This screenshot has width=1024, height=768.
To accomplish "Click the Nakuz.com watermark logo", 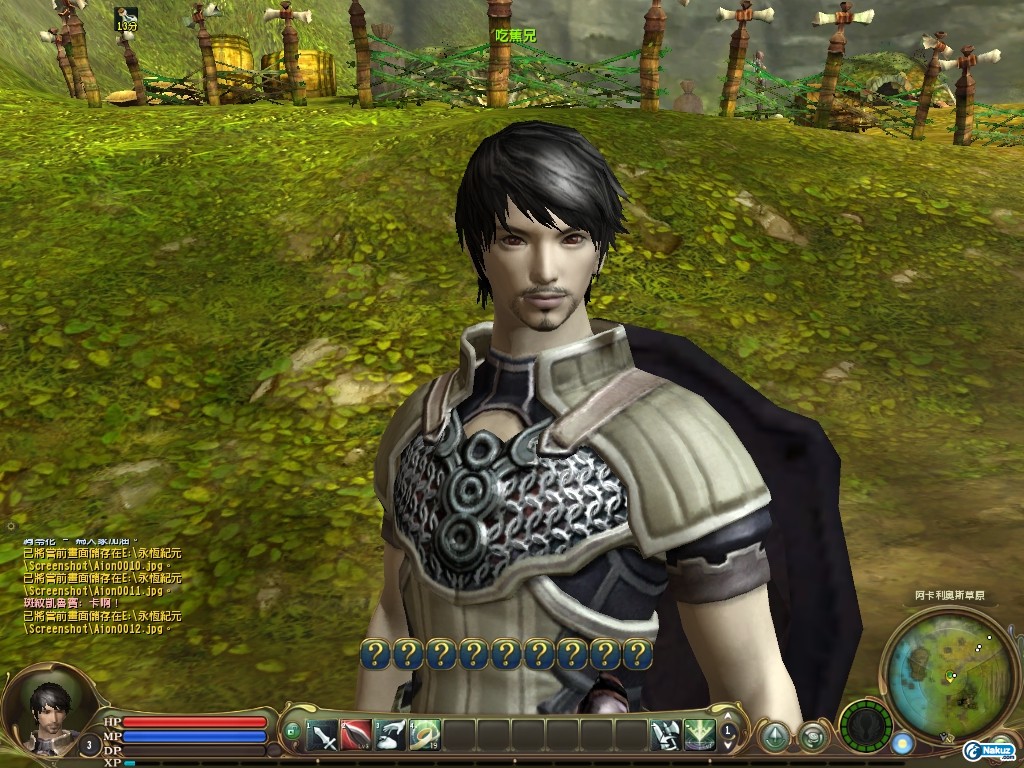I will click(x=988, y=750).
